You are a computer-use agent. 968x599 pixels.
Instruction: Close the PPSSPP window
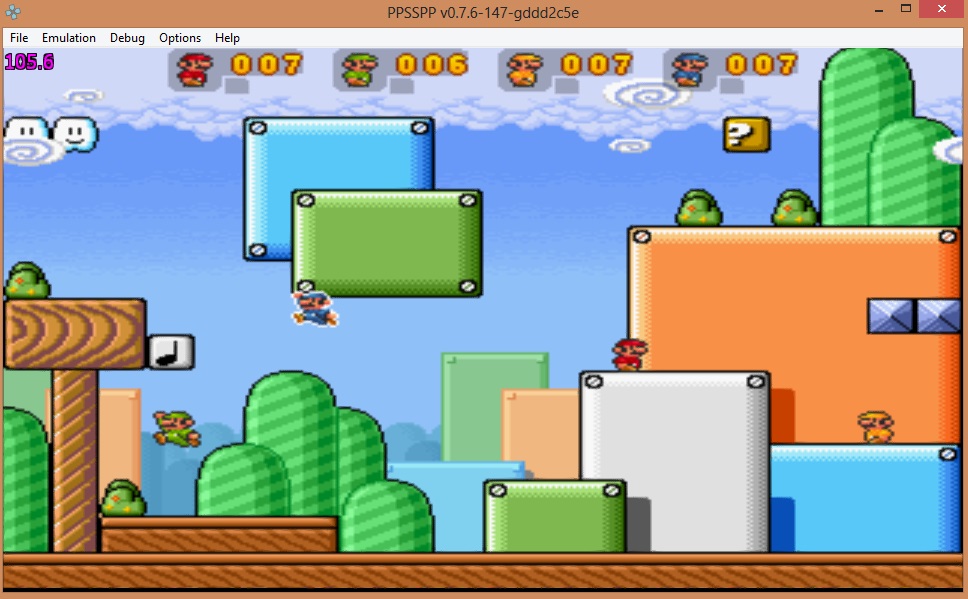[942, 8]
